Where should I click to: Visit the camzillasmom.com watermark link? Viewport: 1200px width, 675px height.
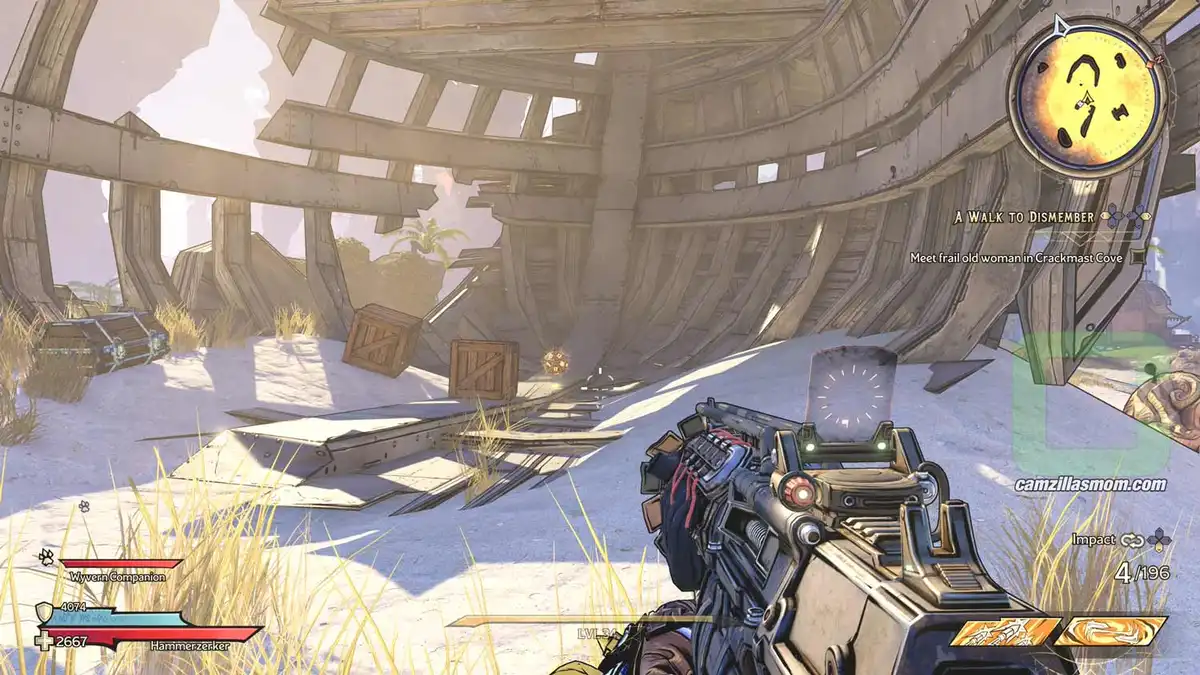pyautogui.click(x=1090, y=484)
